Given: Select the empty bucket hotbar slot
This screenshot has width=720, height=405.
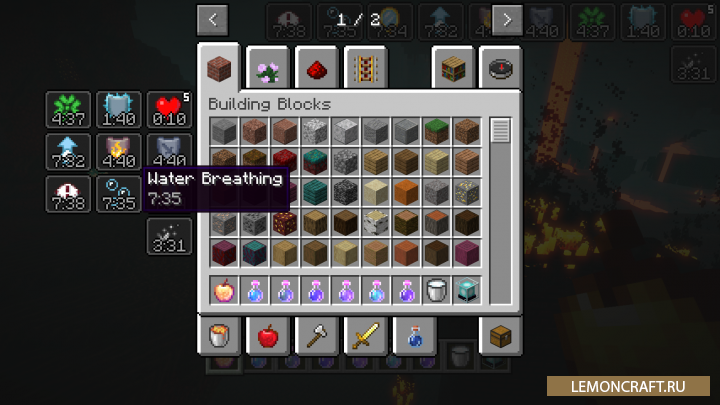Looking at the screenshot, I should click(x=435, y=290).
